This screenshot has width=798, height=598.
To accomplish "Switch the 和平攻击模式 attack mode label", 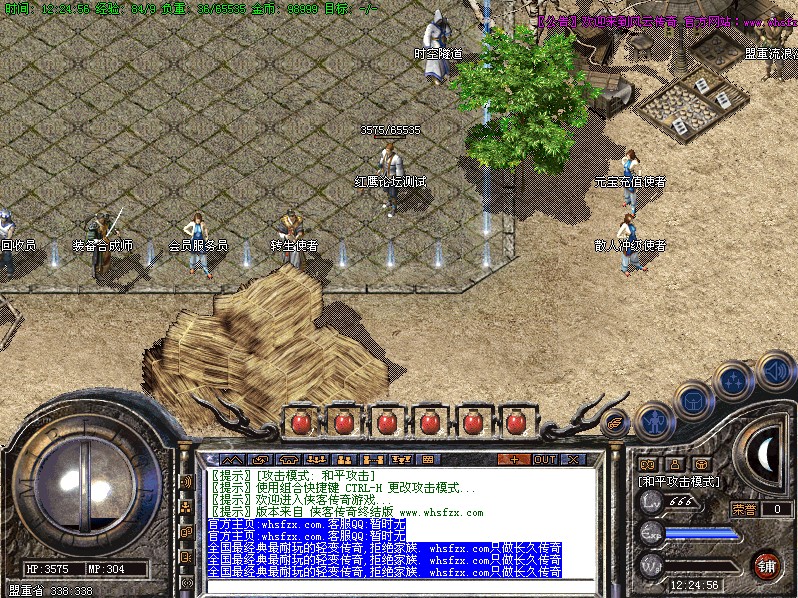I will tap(680, 481).
